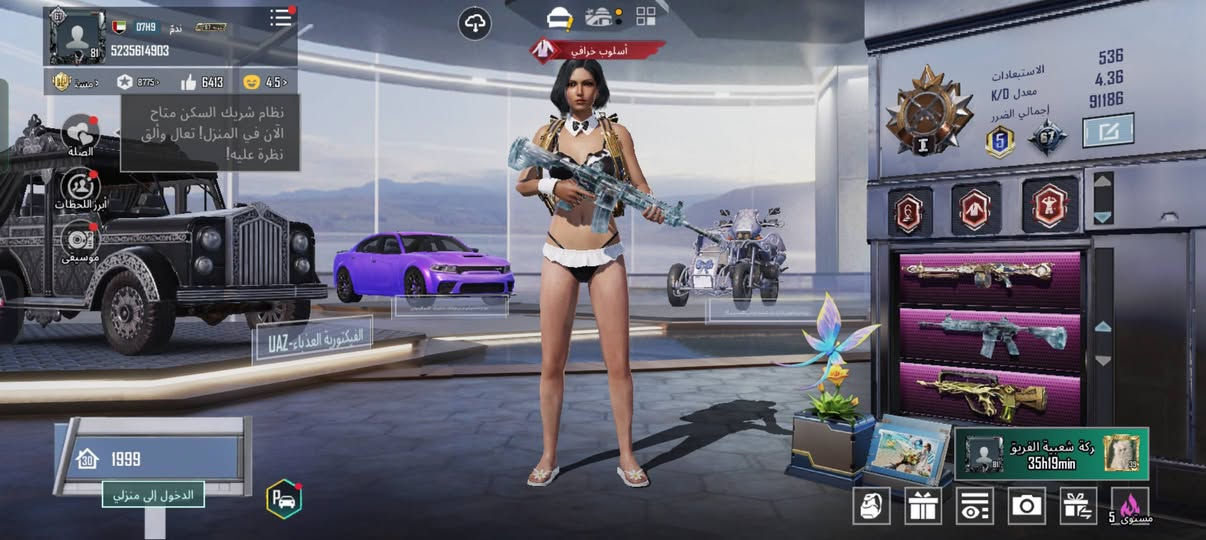The image size is (1206, 540).
Task: Open the parking garage vehicle icon
Action: (283, 499)
